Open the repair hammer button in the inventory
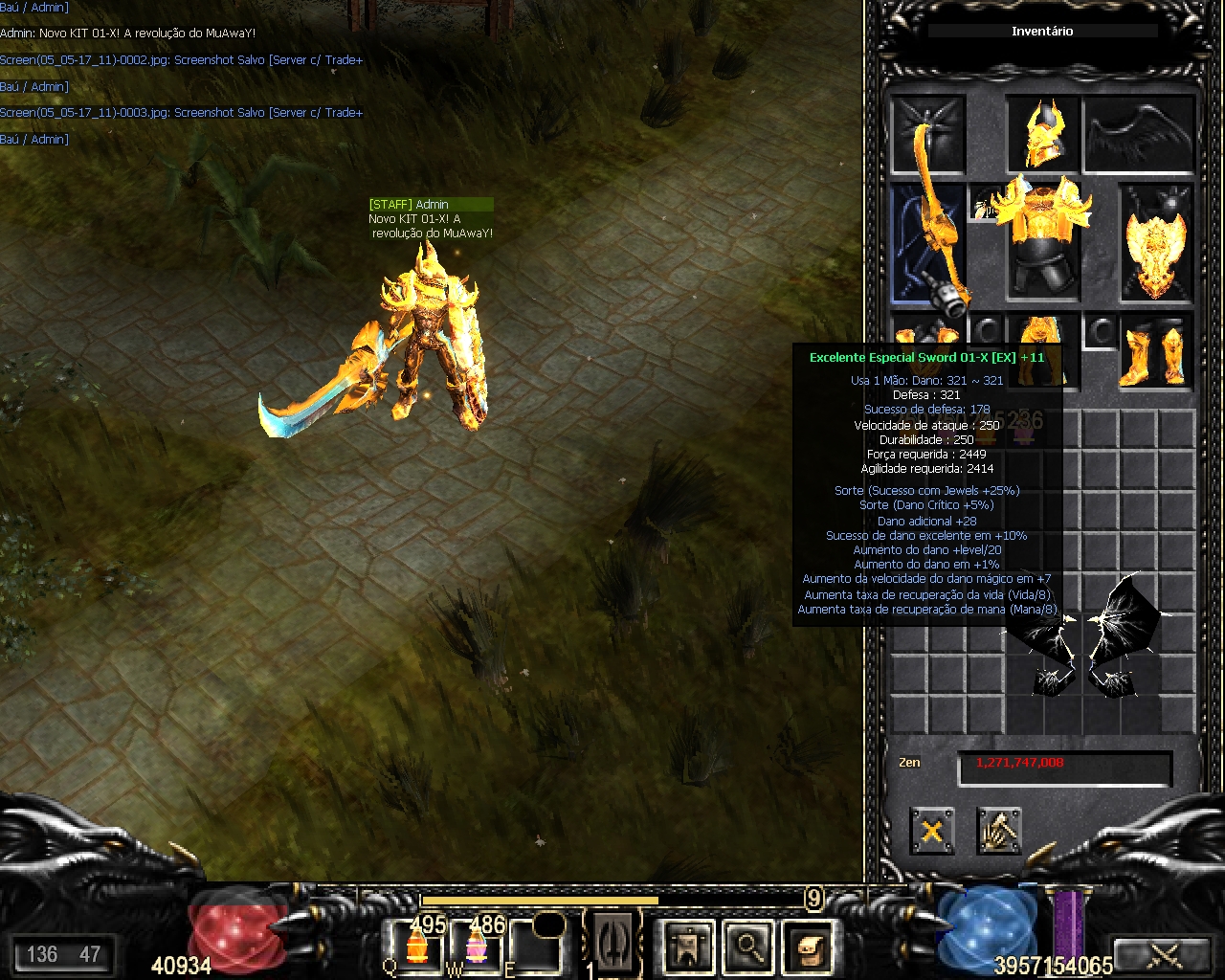The height and width of the screenshot is (980, 1225). (998, 830)
